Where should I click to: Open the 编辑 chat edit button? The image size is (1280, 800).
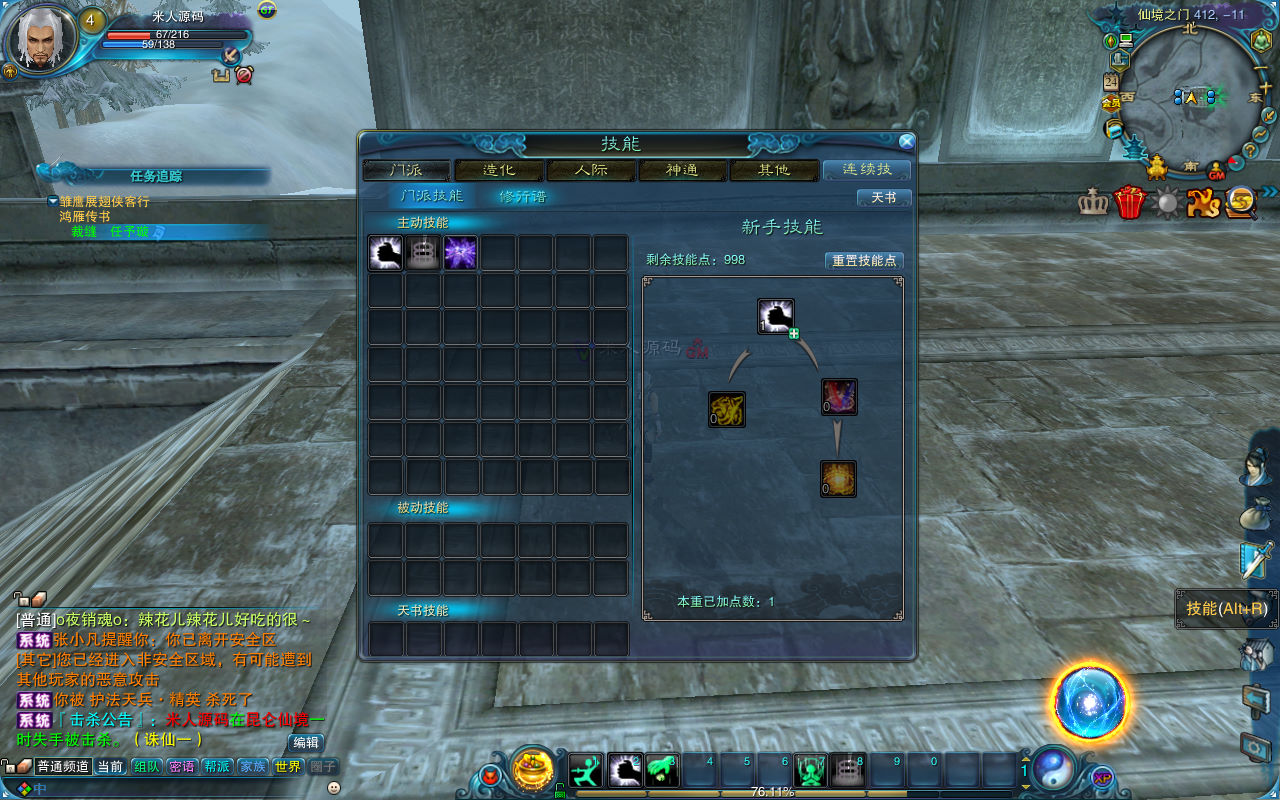coord(306,742)
